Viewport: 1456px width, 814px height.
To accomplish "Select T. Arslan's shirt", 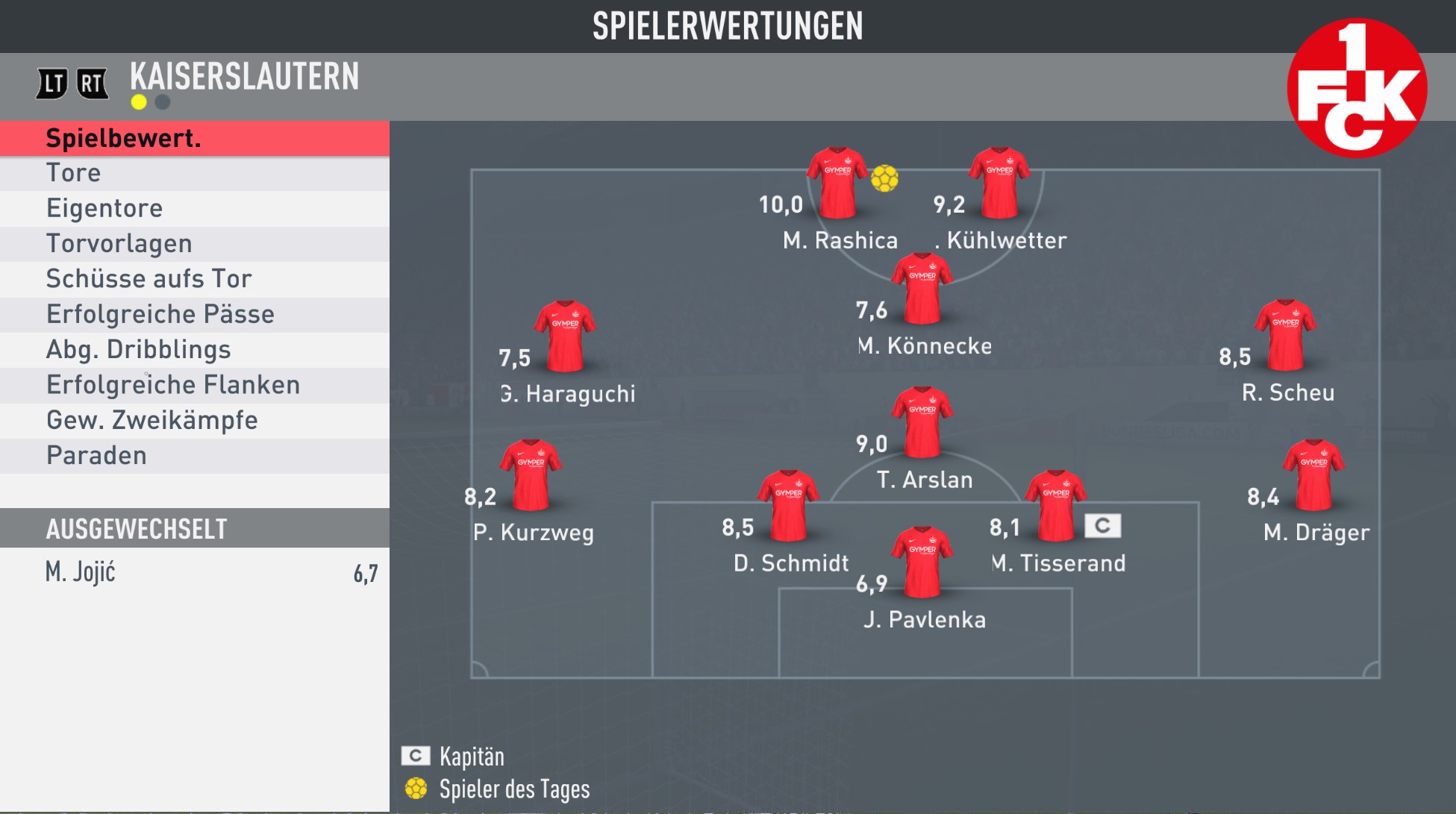I will 922,422.
